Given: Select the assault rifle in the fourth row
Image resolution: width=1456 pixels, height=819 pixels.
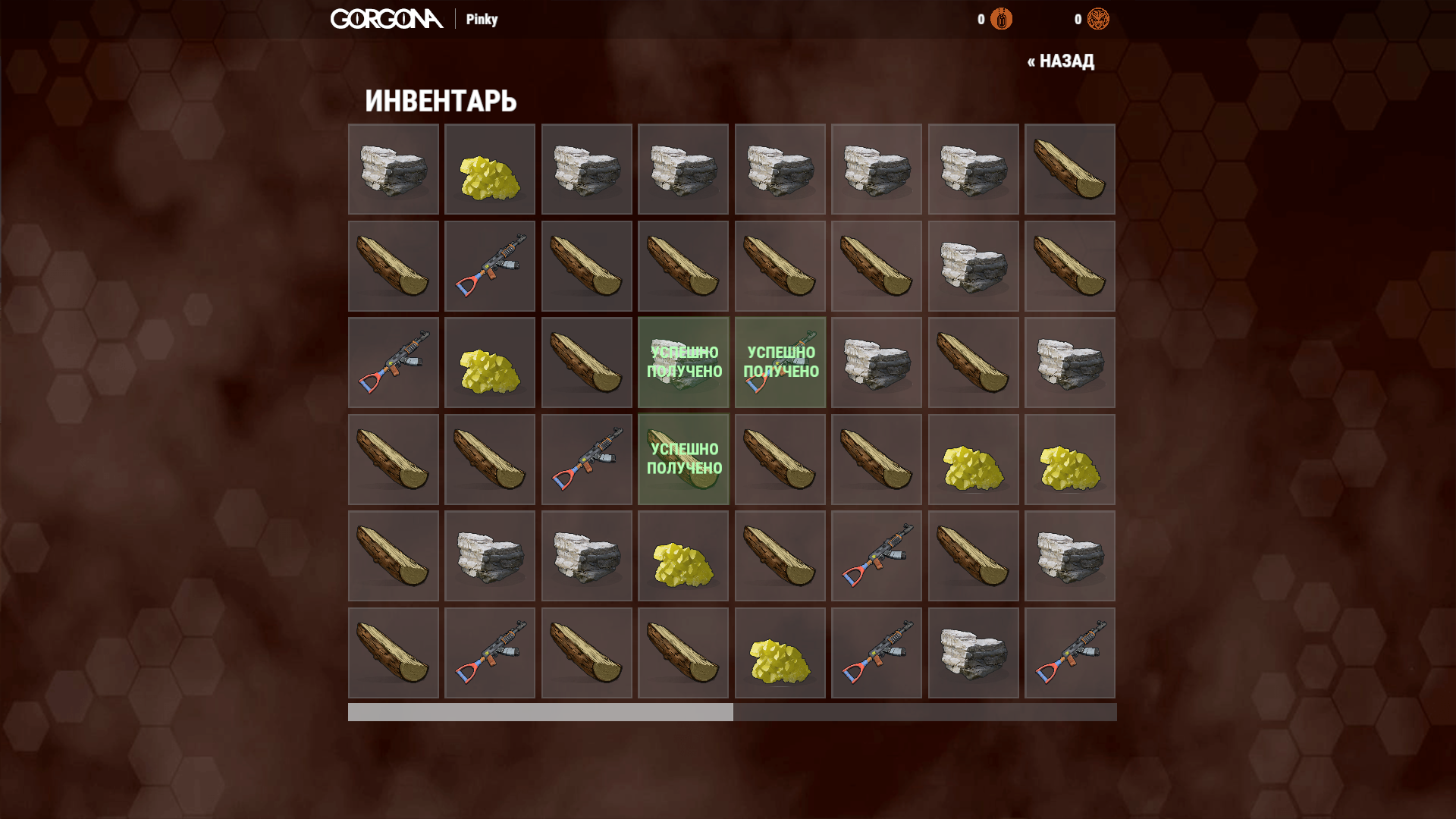Looking at the screenshot, I should coord(586,460).
